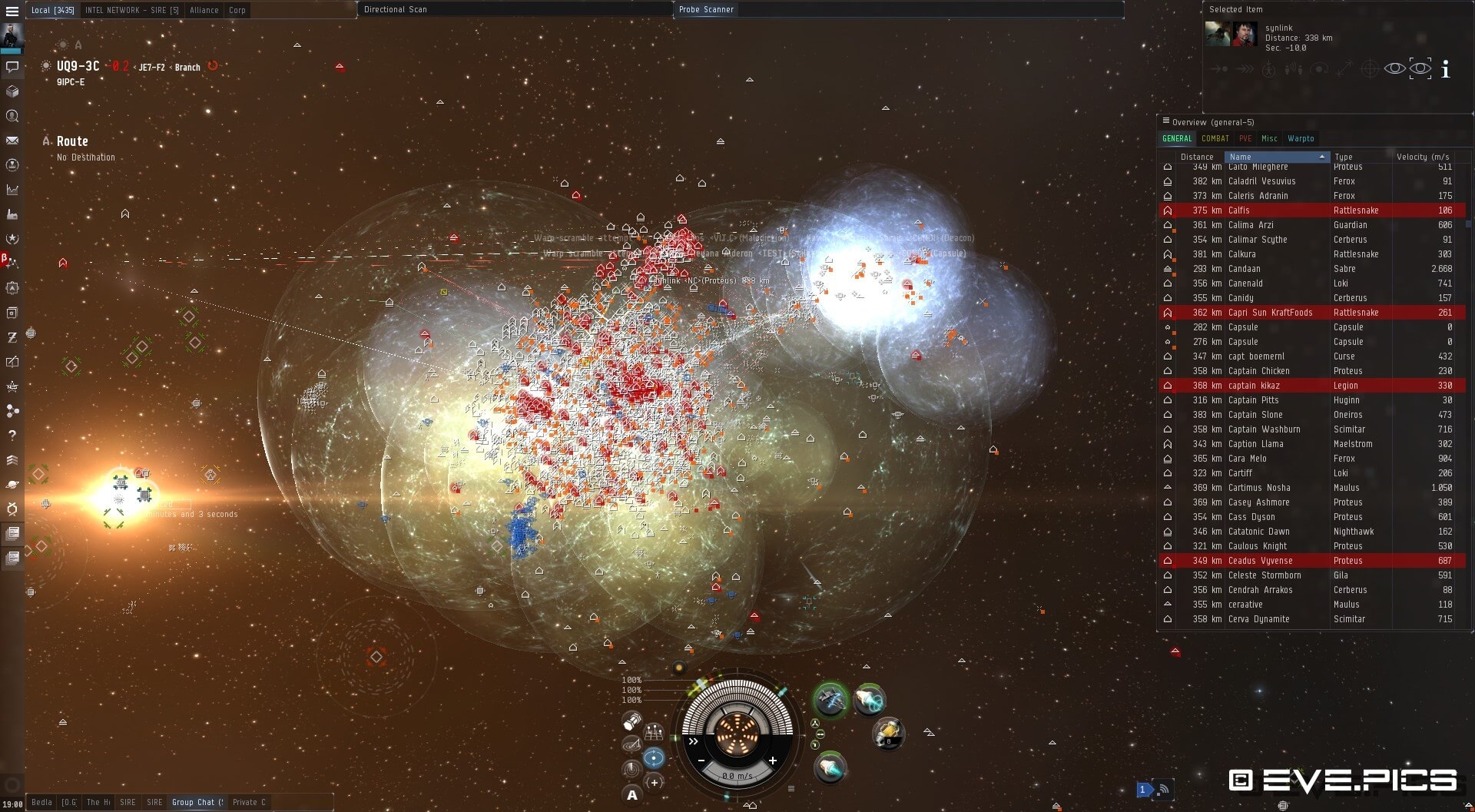Screen dimensions: 1475x812
Task: Open the Alliance chat tab
Action: tap(204, 10)
